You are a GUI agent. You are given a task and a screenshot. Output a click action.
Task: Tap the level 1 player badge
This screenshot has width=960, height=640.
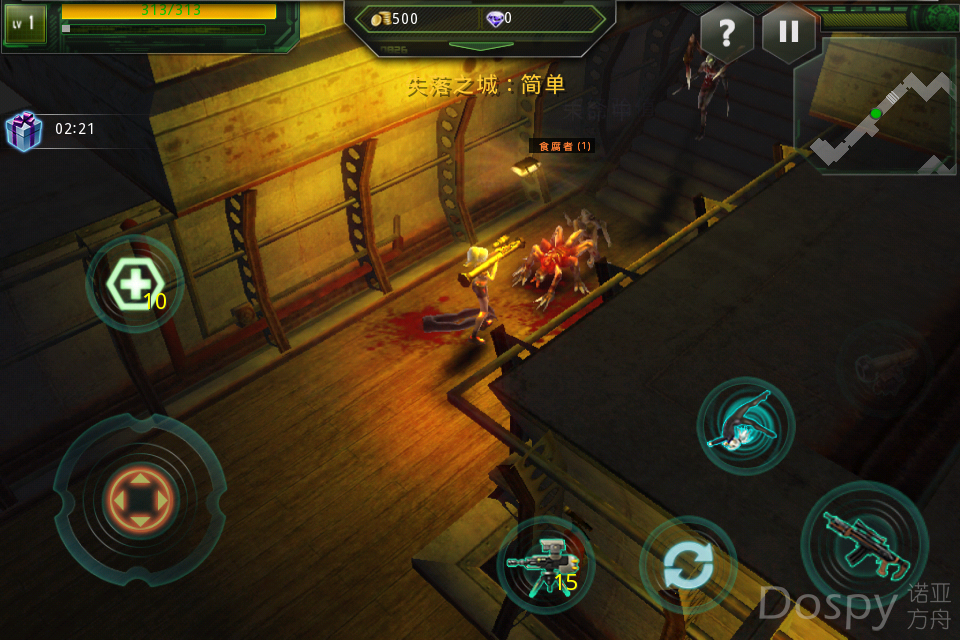coord(25,24)
